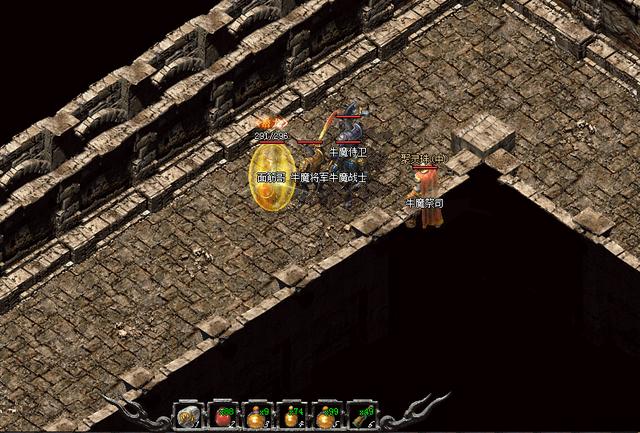The image size is (640, 433).
Task: Use the green bundle item in slot 6
Action: (x=360, y=416)
